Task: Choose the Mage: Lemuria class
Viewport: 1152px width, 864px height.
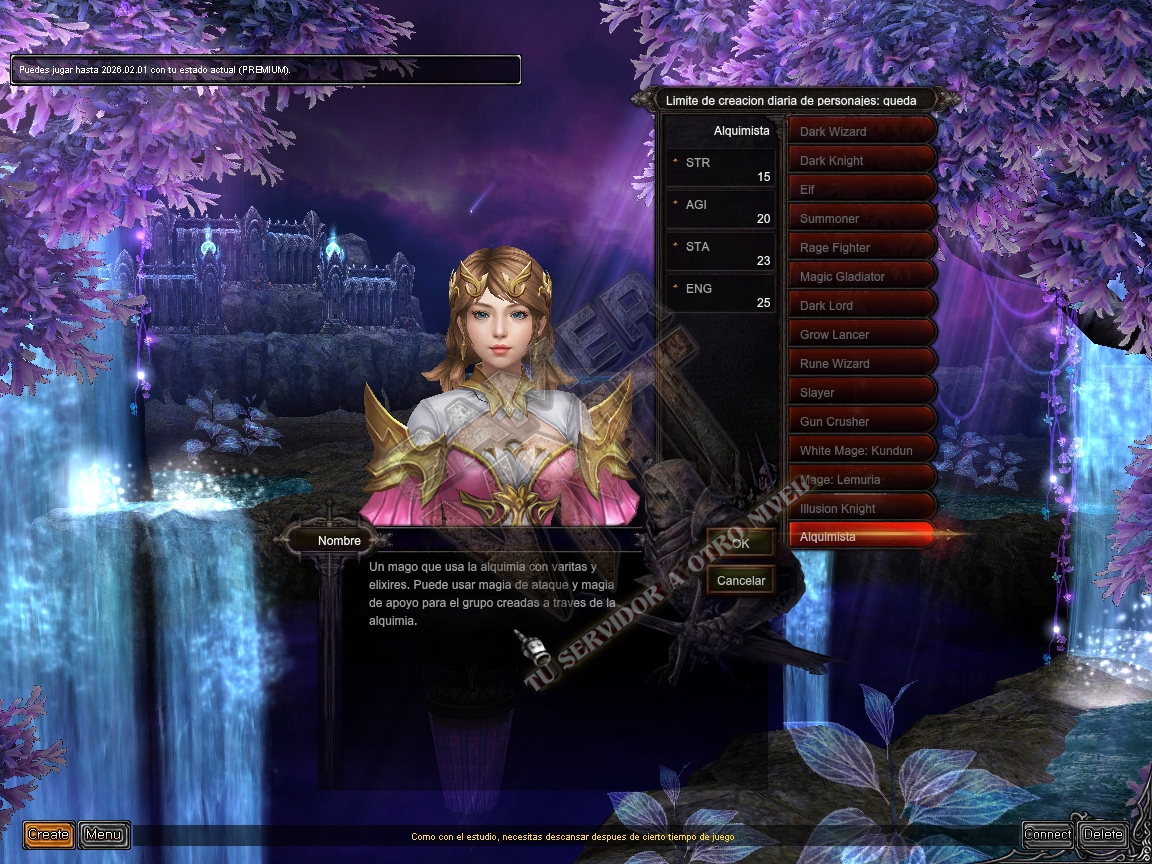Action: tap(862, 479)
